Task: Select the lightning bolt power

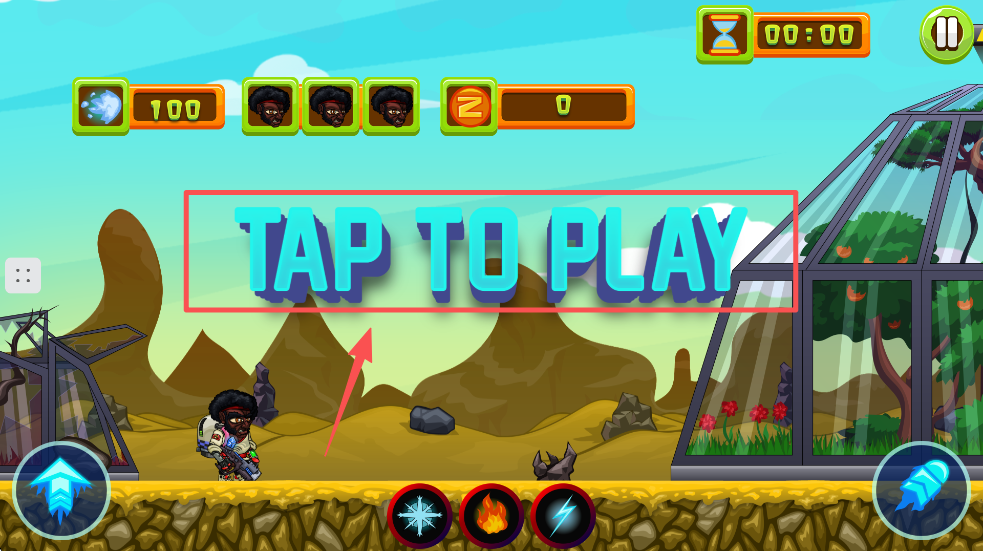Action: pos(563,516)
